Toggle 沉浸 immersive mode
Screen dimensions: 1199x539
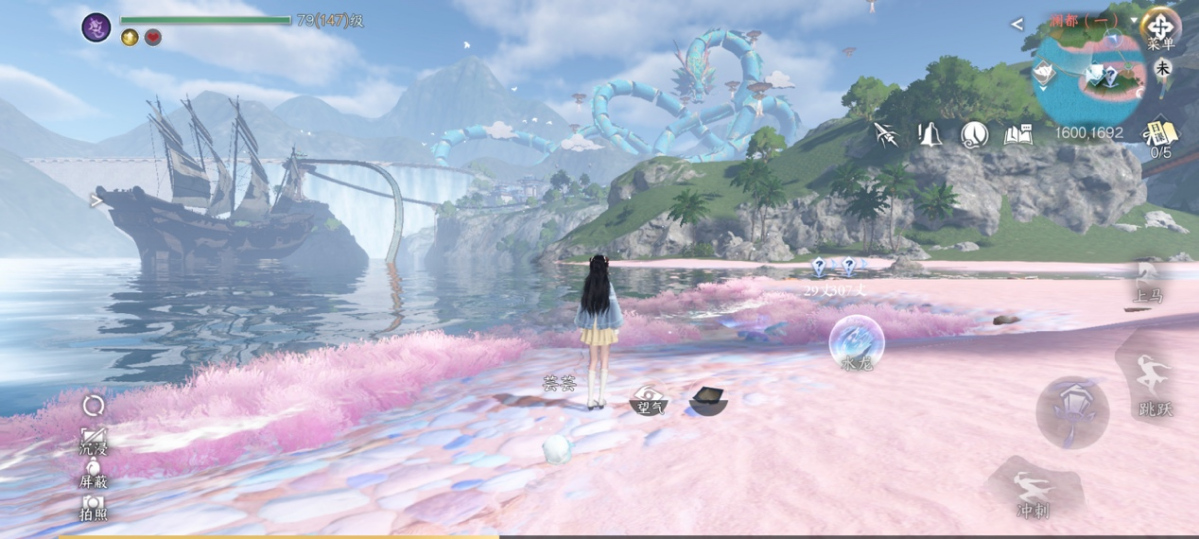[93, 440]
